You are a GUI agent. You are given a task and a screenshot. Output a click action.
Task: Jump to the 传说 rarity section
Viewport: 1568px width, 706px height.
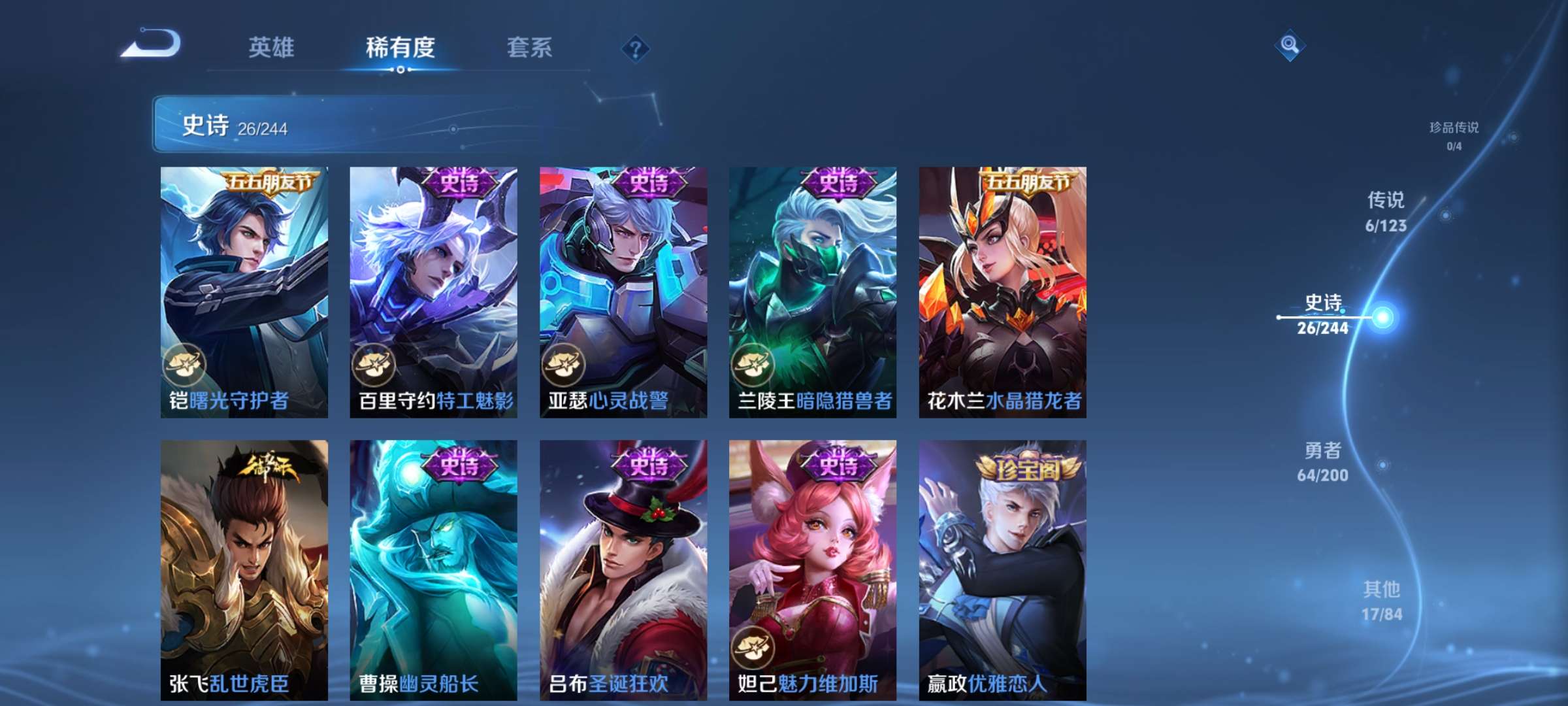pos(1386,211)
